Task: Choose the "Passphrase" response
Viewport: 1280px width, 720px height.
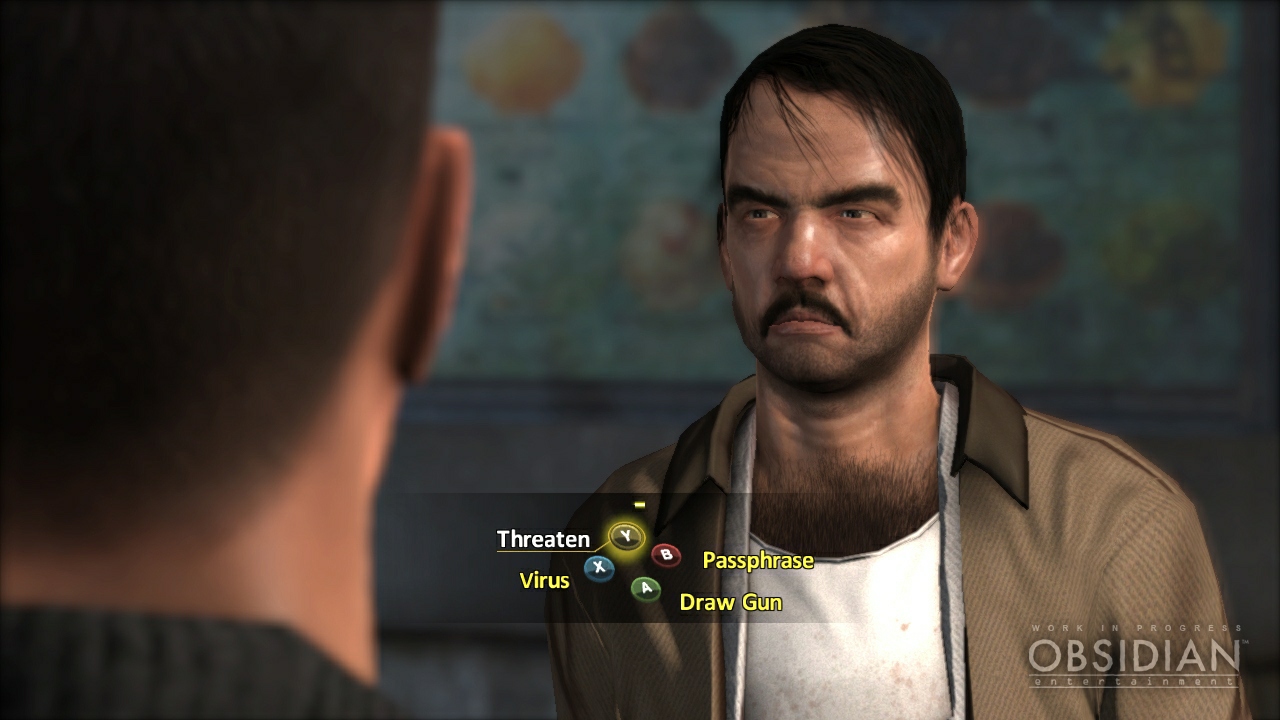Action: coord(757,561)
